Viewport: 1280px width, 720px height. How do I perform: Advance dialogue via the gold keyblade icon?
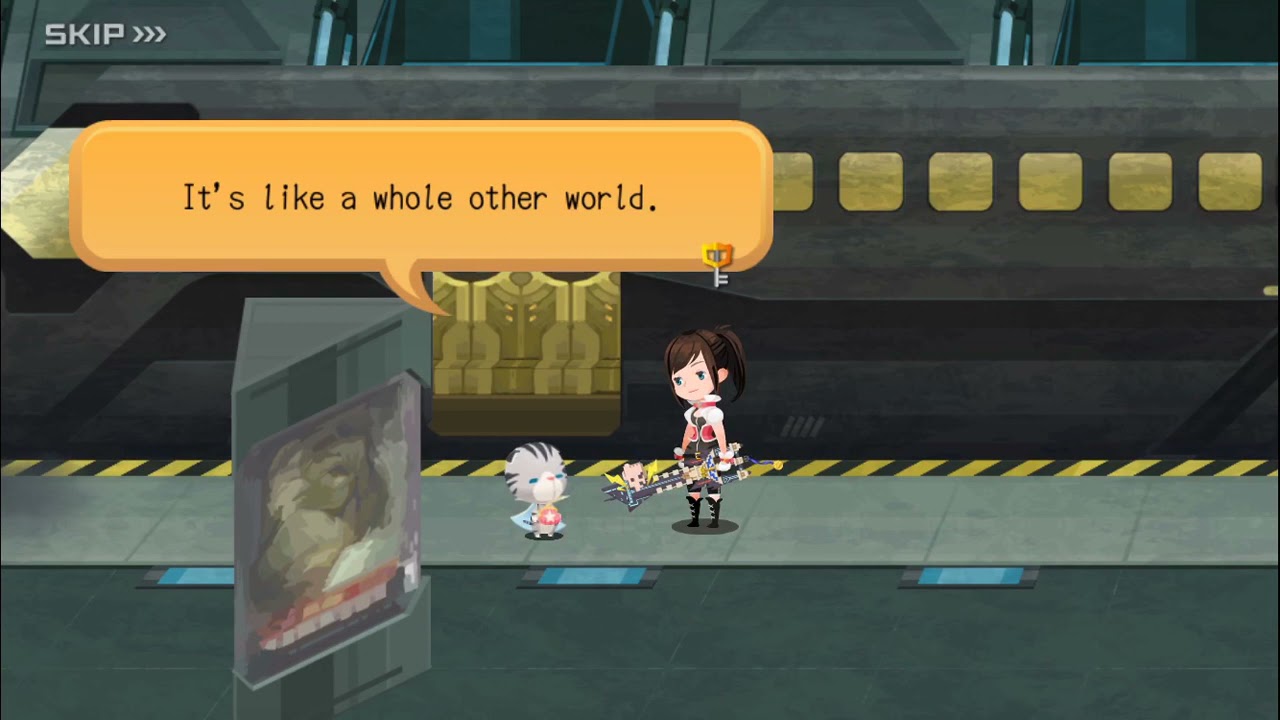point(717,263)
